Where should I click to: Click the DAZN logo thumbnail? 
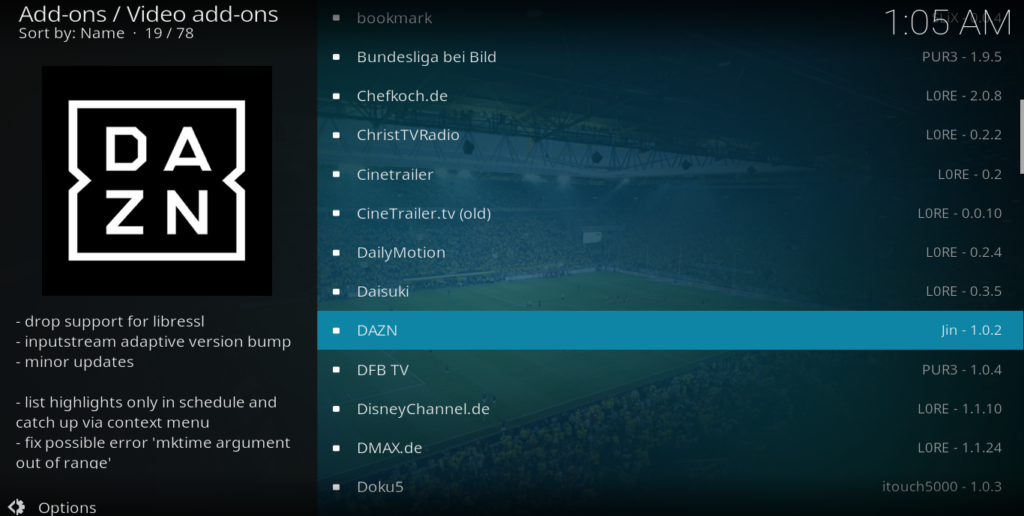pyautogui.click(x=157, y=181)
